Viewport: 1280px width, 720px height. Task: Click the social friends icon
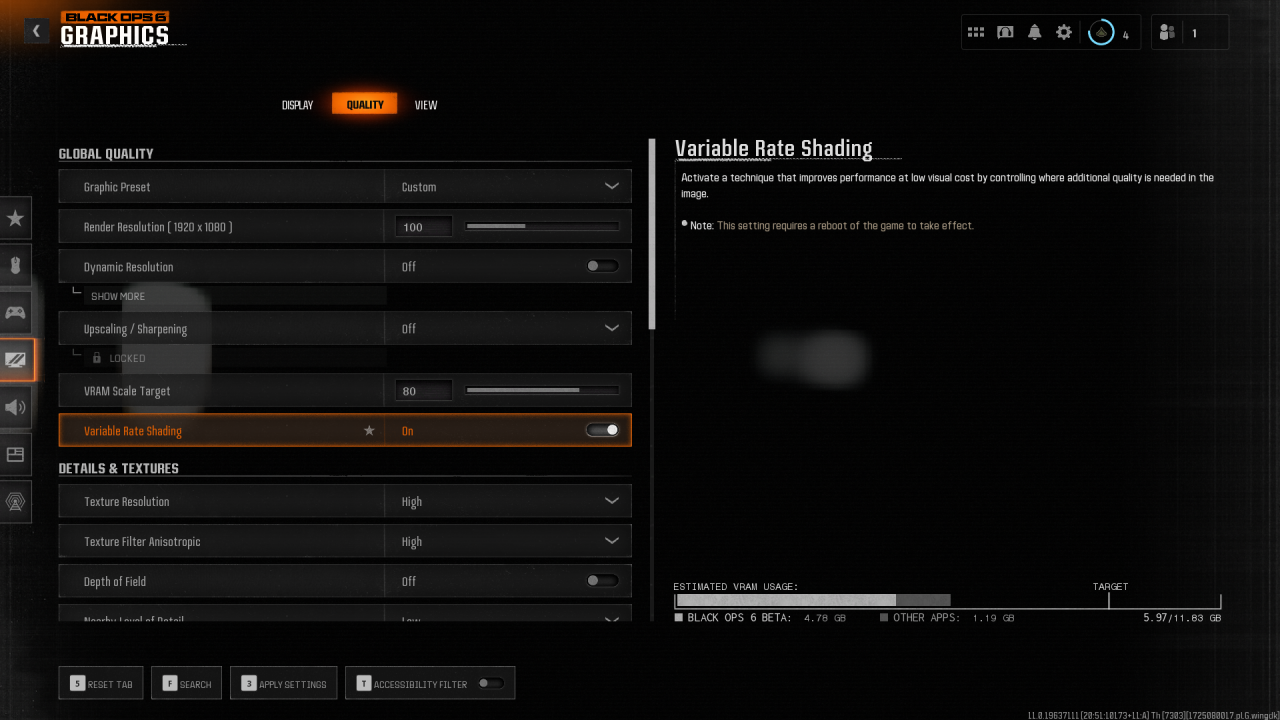1167,31
